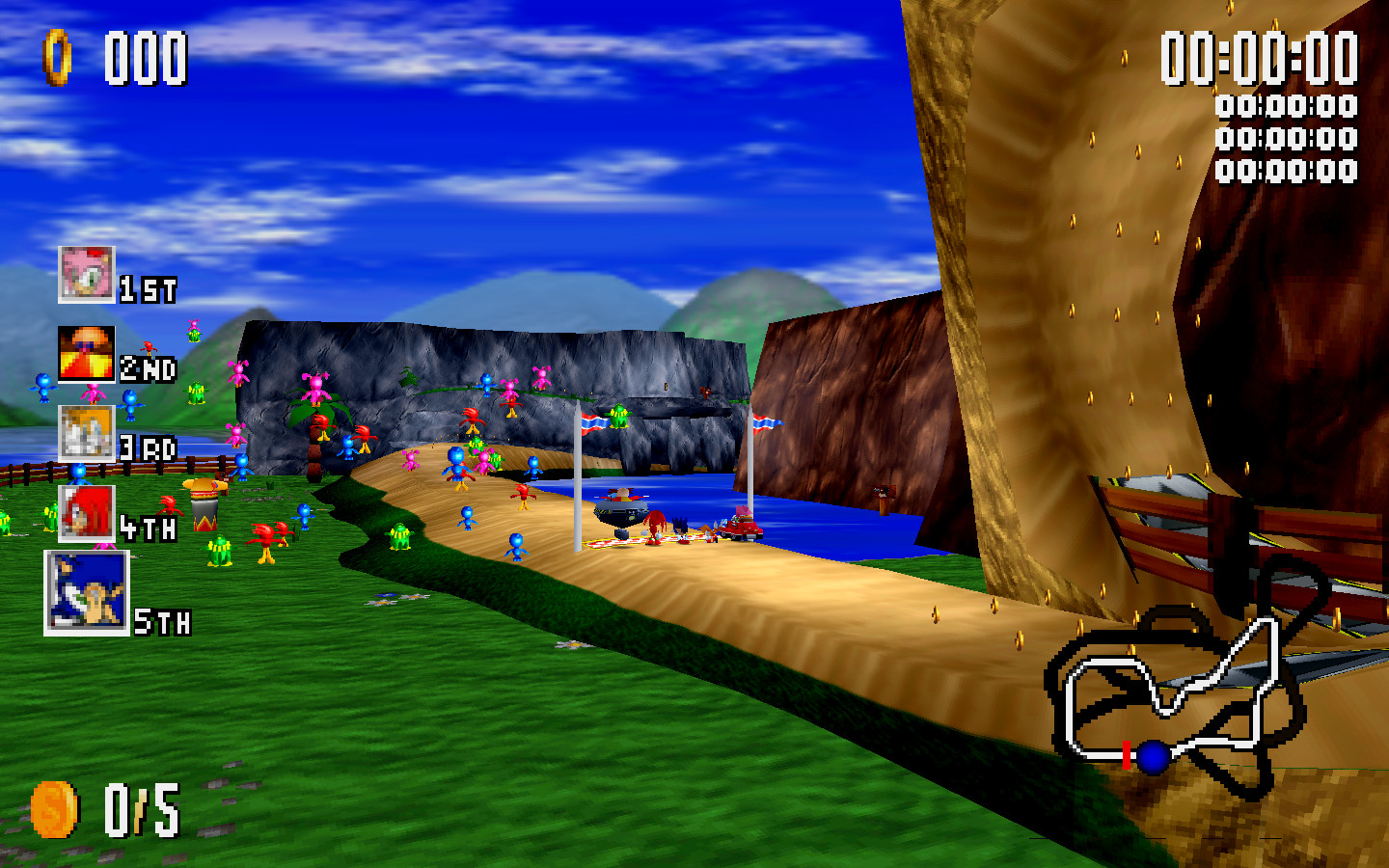Image resolution: width=1389 pixels, height=868 pixels.
Task: Toggle the left striped starting-line flag
Action: [x=591, y=422]
